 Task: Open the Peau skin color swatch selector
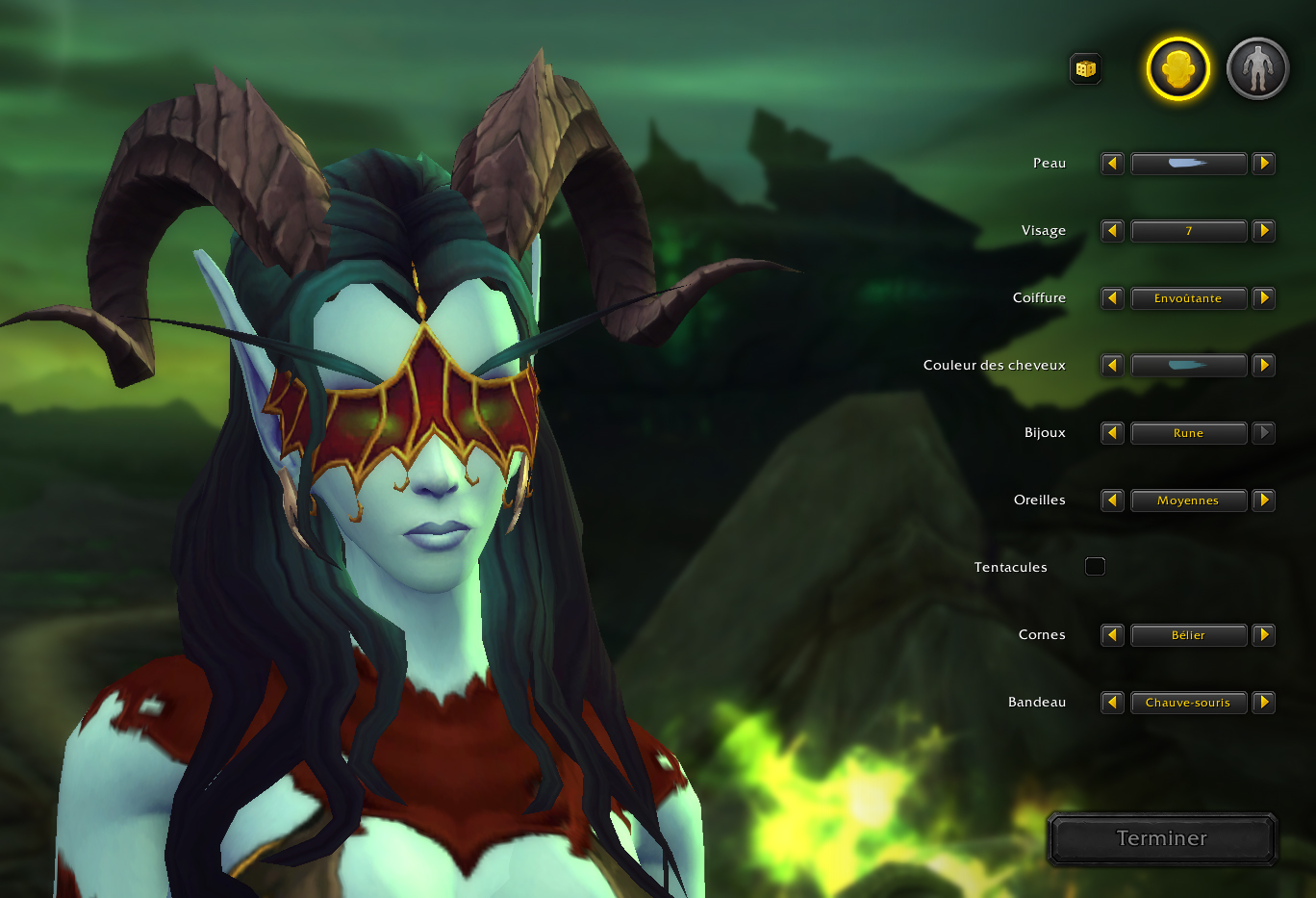[x=1189, y=164]
